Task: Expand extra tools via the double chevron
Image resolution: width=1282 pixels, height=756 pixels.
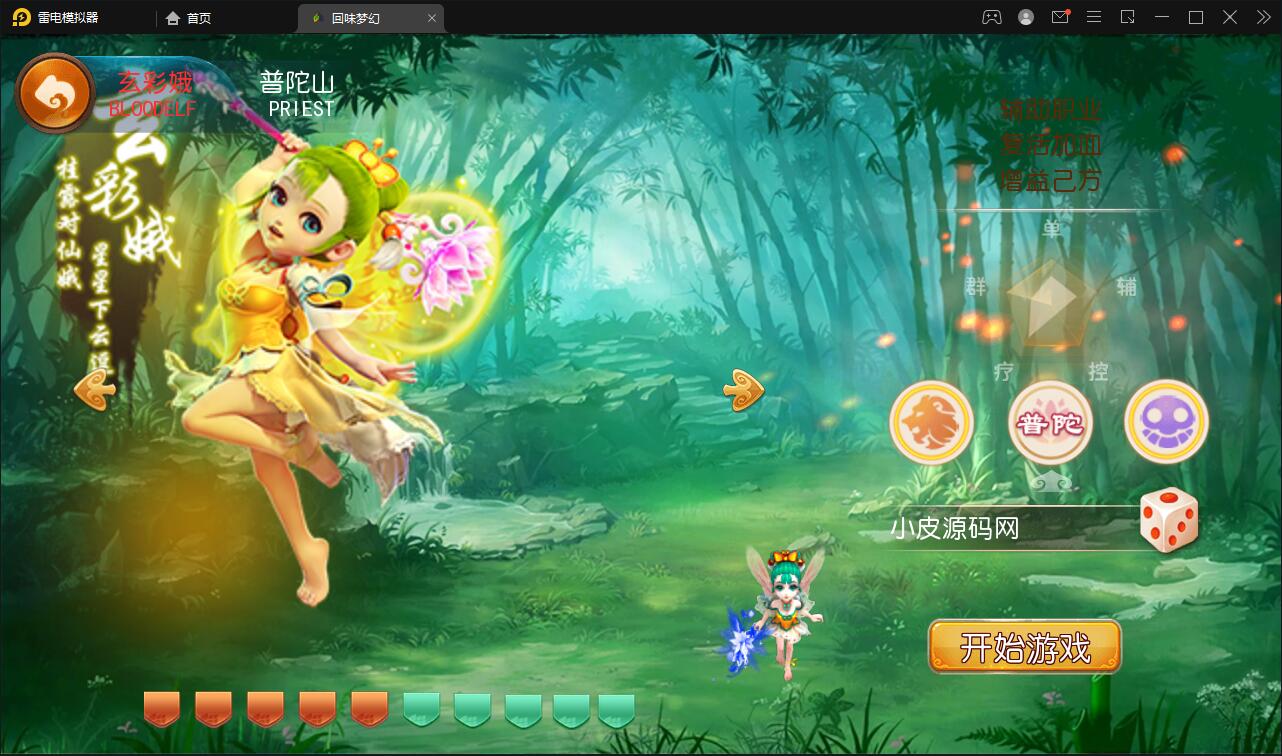Action: [1262, 17]
